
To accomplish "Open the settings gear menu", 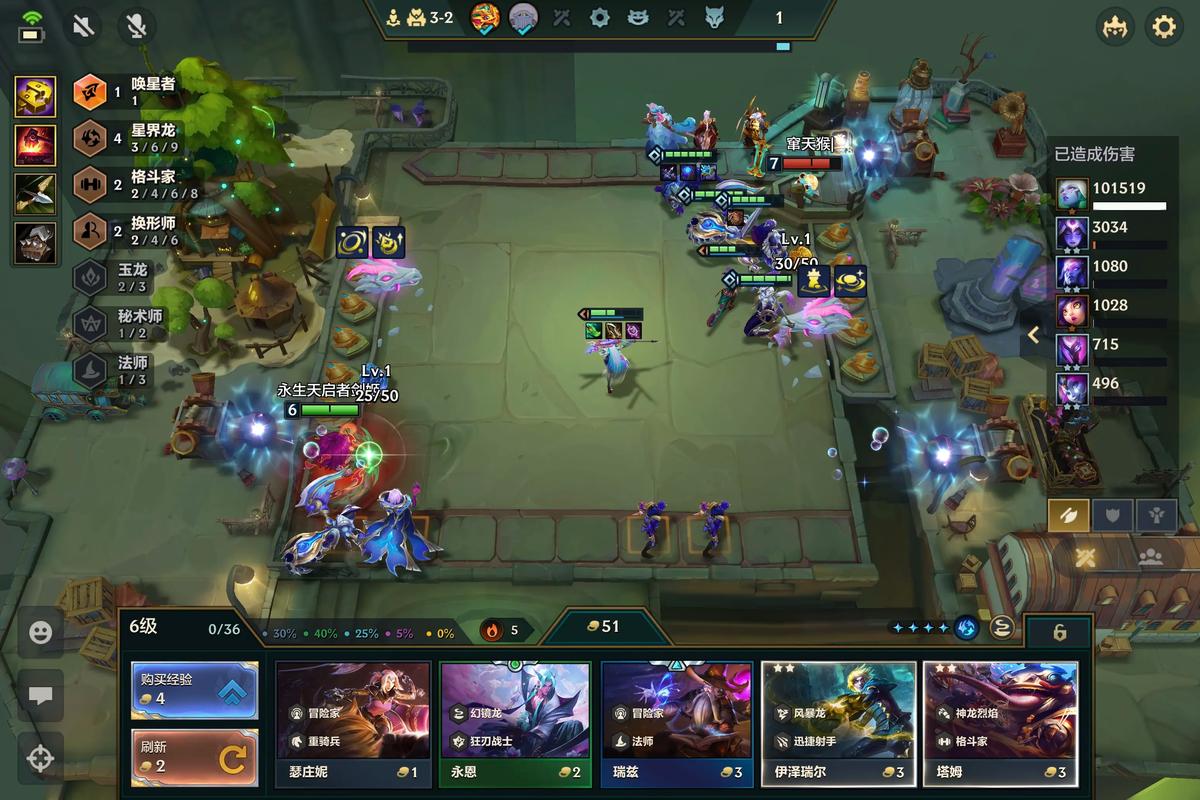I will tap(1163, 26).
